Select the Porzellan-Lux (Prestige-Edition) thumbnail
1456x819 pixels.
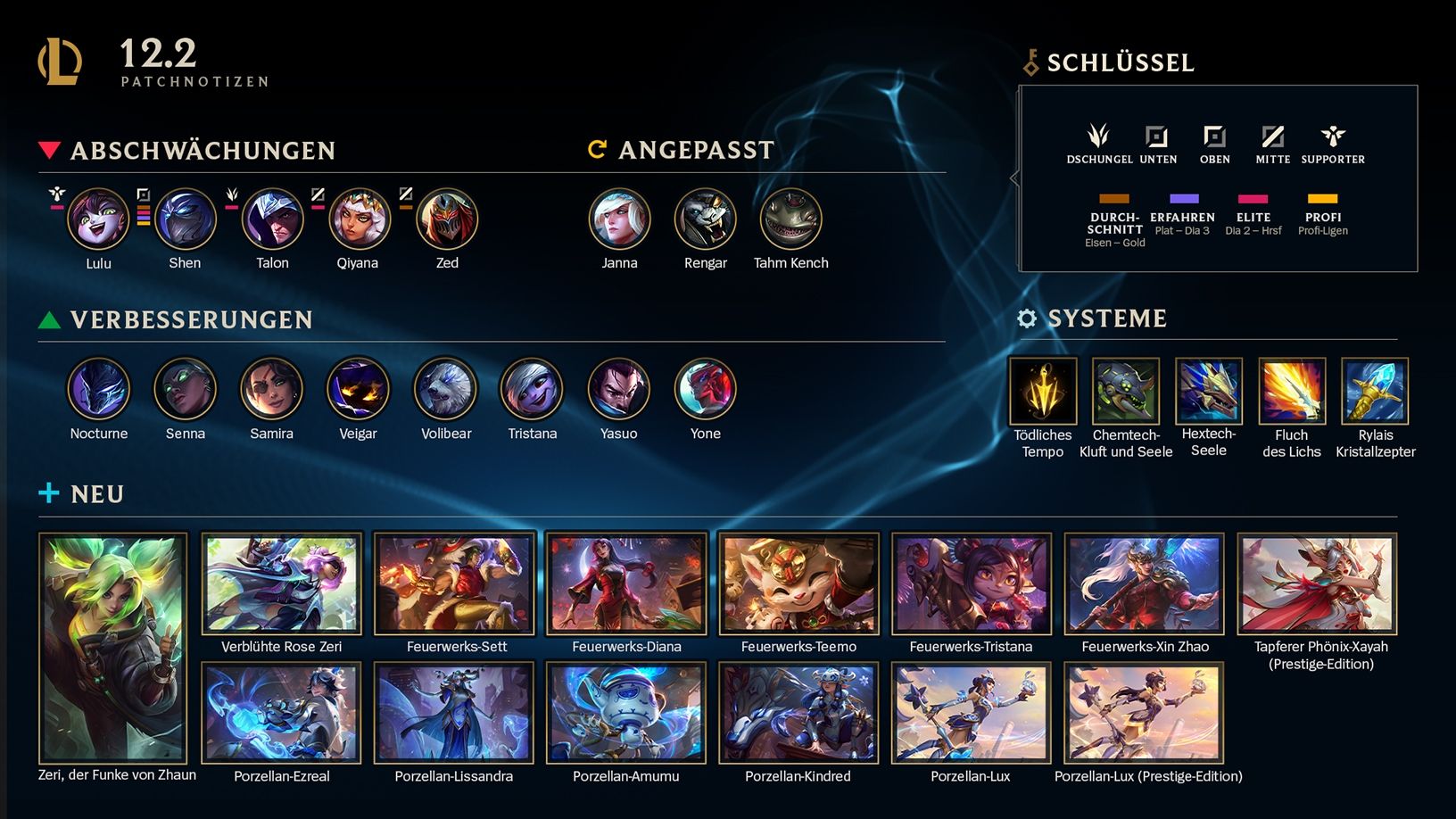click(1144, 713)
